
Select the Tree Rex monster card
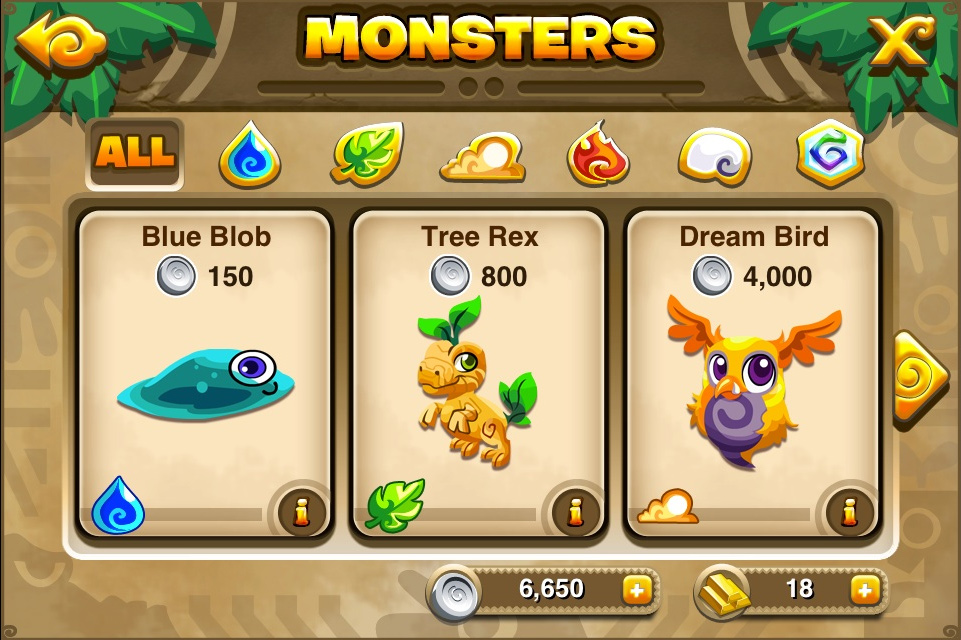tap(479, 370)
